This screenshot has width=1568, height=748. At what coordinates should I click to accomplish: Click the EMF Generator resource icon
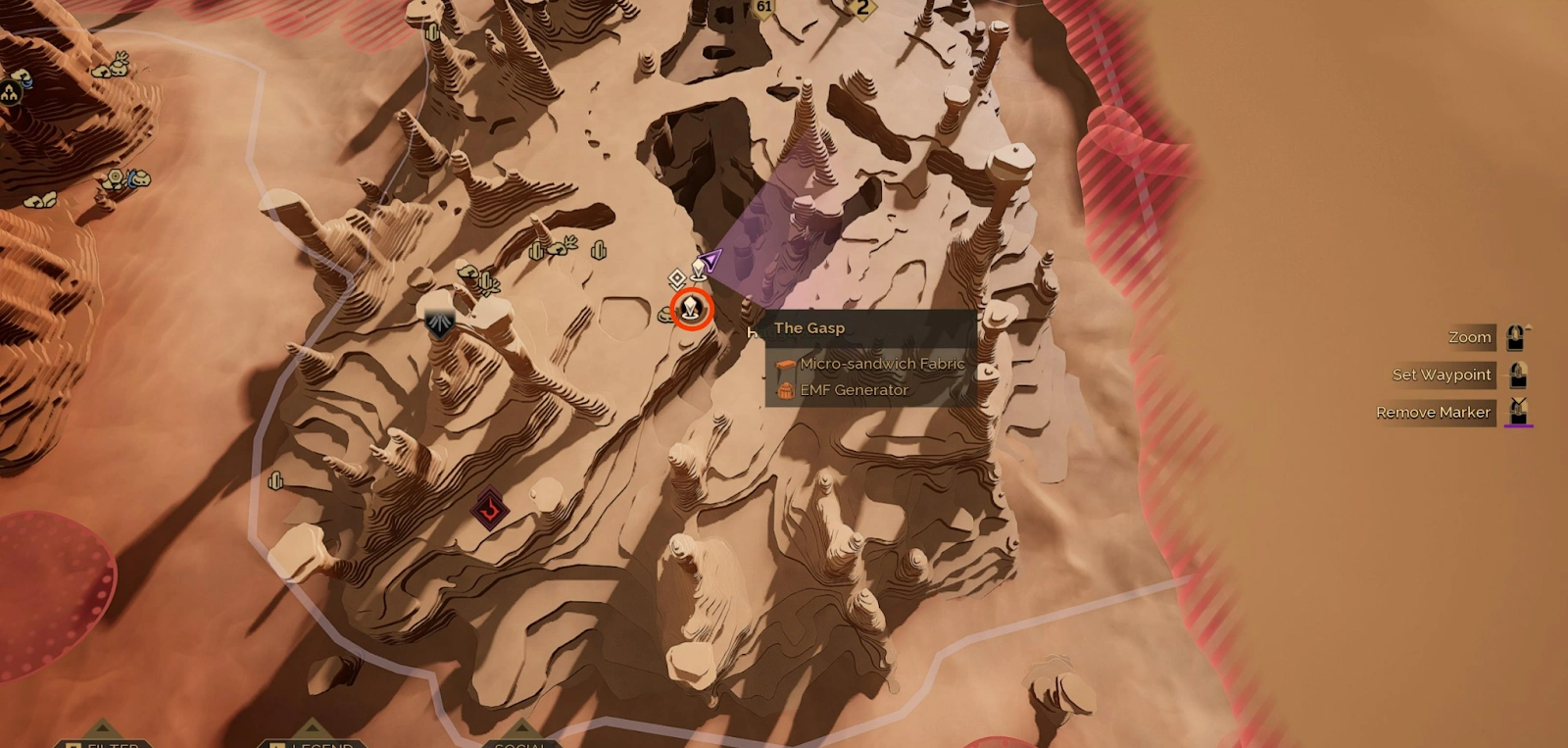point(786,389)
